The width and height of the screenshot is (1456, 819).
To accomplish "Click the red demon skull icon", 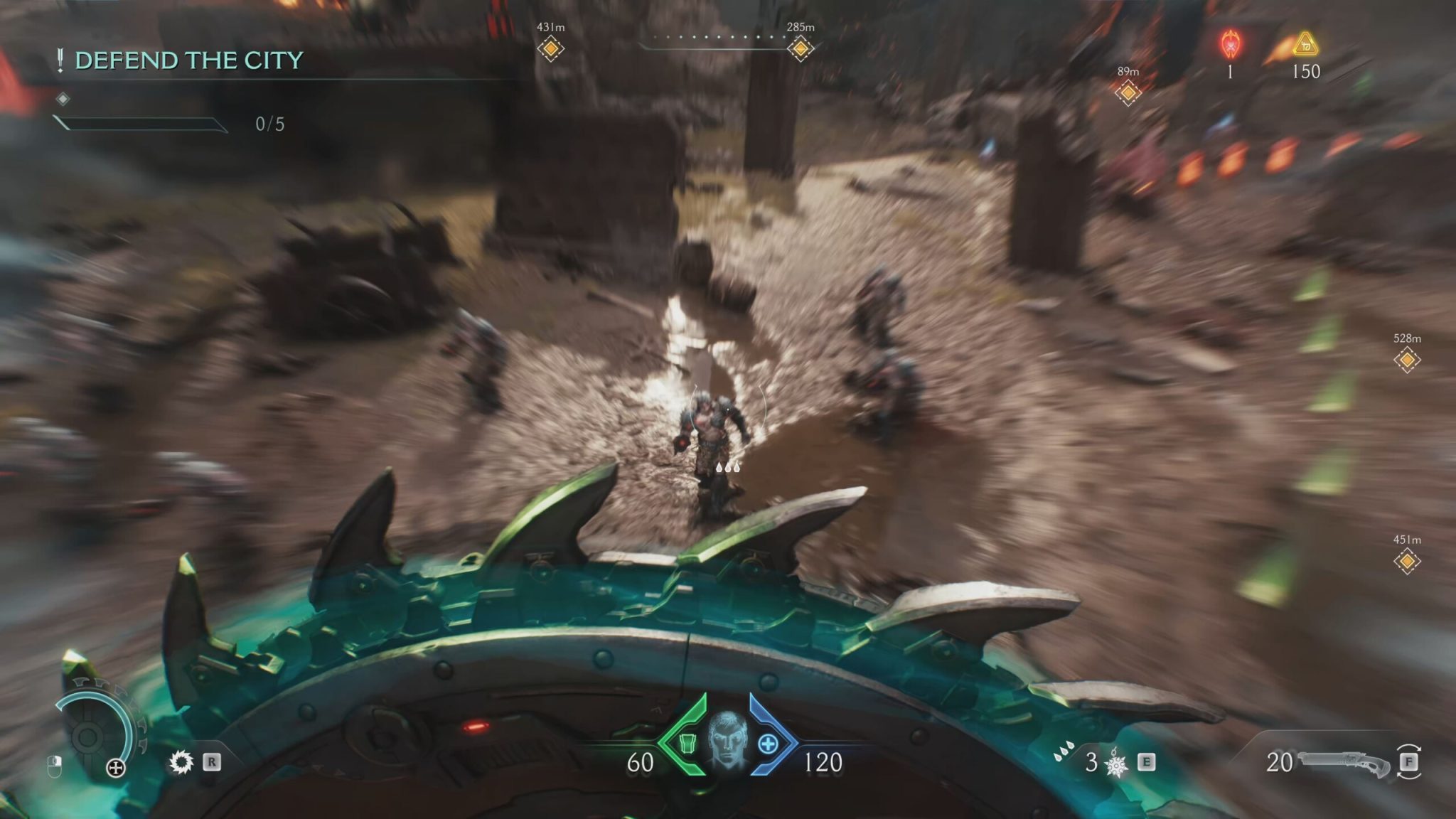I will click(x=1230, y=44).
